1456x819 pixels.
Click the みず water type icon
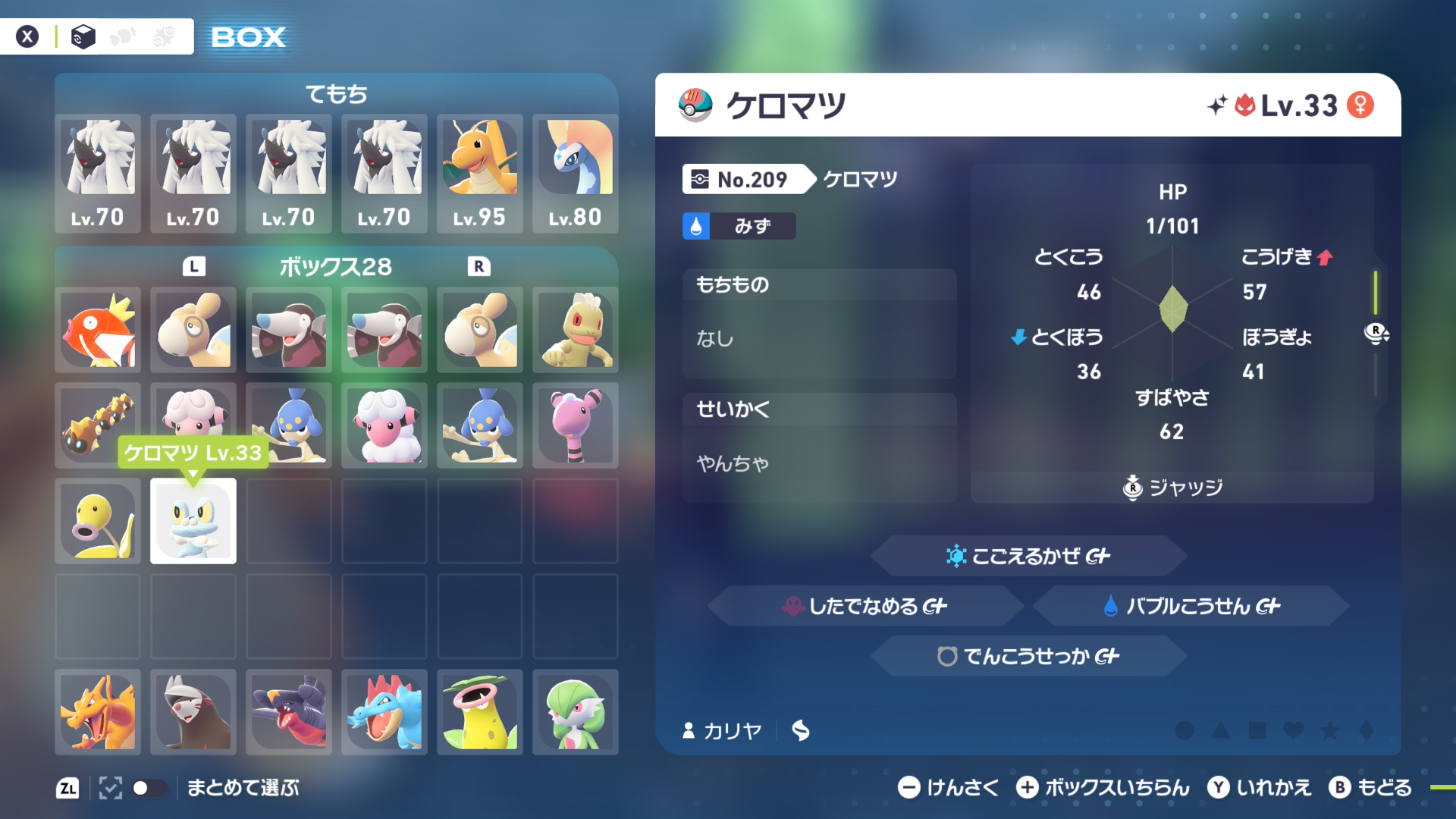point(697,225)
